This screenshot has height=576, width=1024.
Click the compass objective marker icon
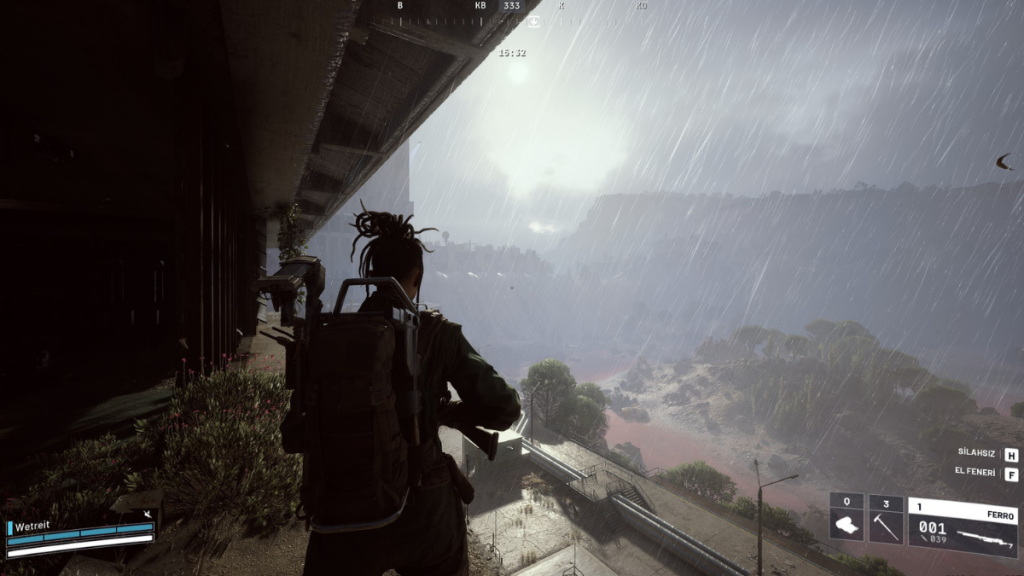pyautogui.click(x=534, y=21)
